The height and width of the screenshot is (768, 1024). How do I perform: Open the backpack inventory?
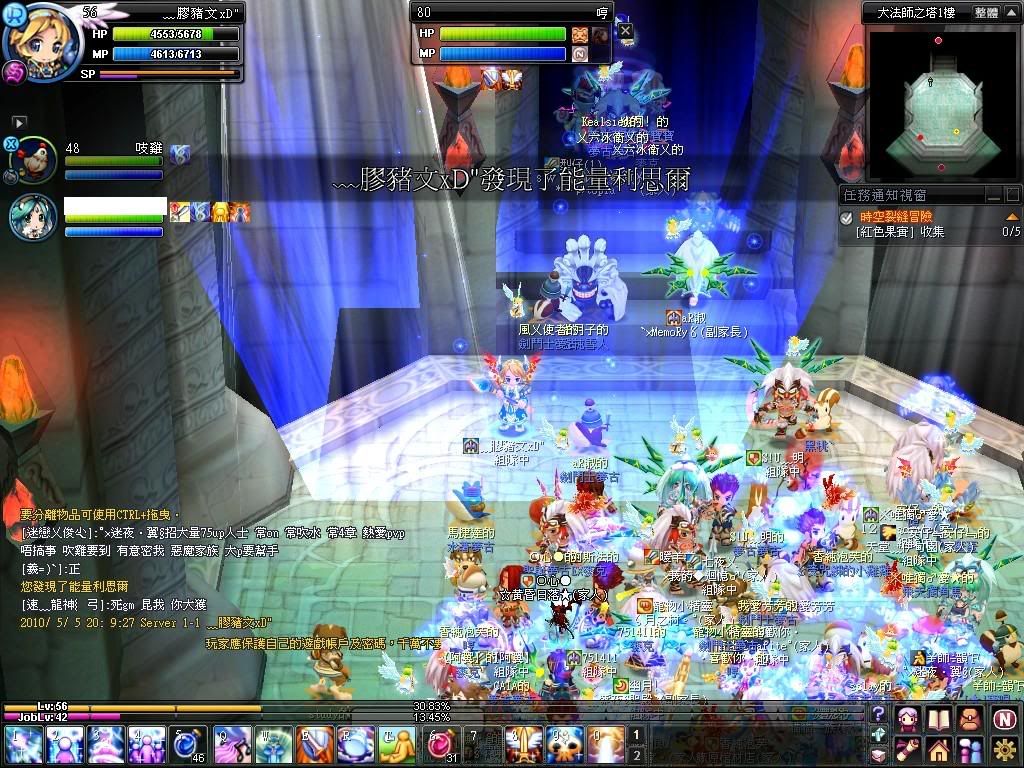pos(969,718)
